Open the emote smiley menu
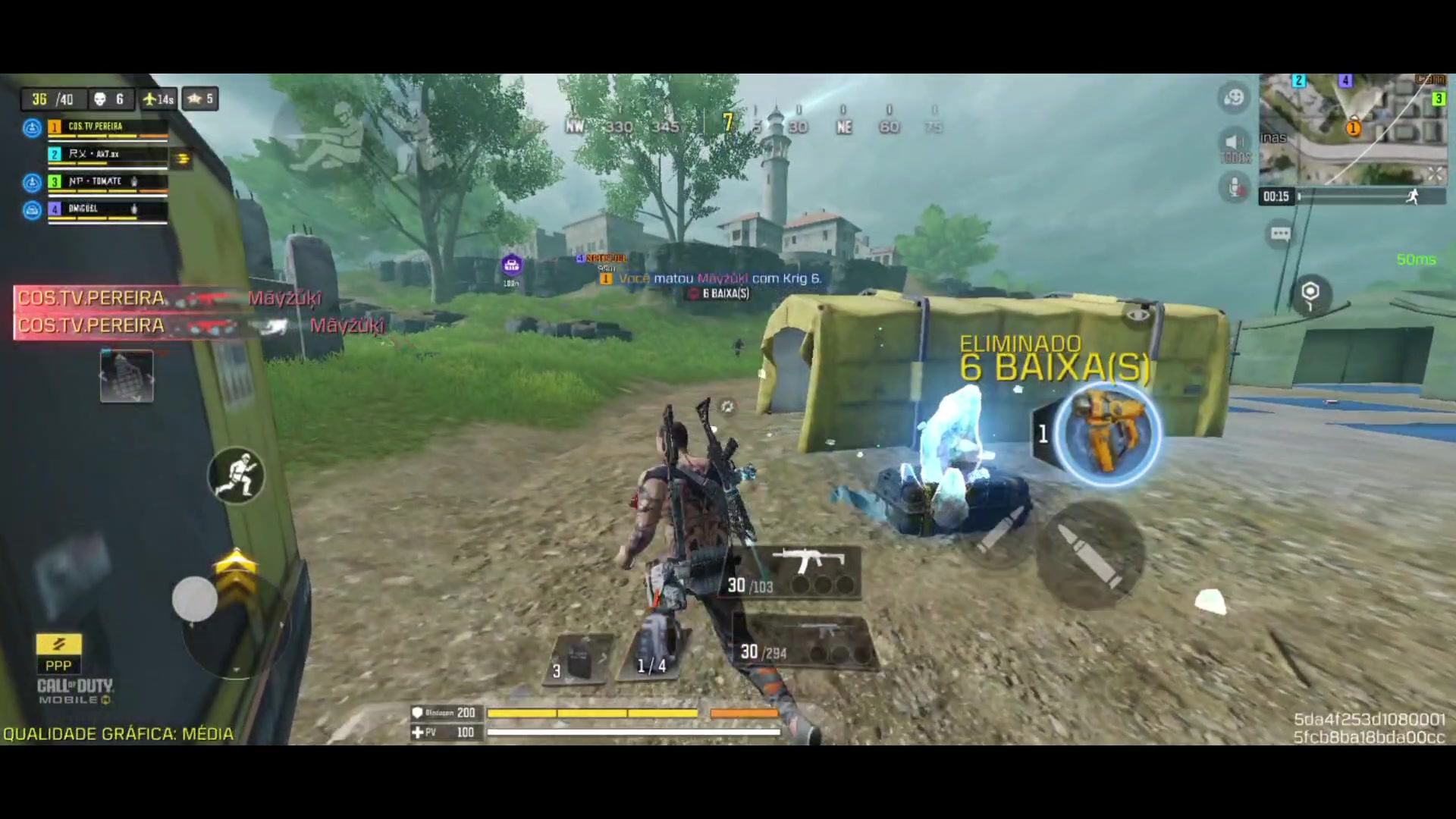The image size is (1456, 819). click(1234, 98)
